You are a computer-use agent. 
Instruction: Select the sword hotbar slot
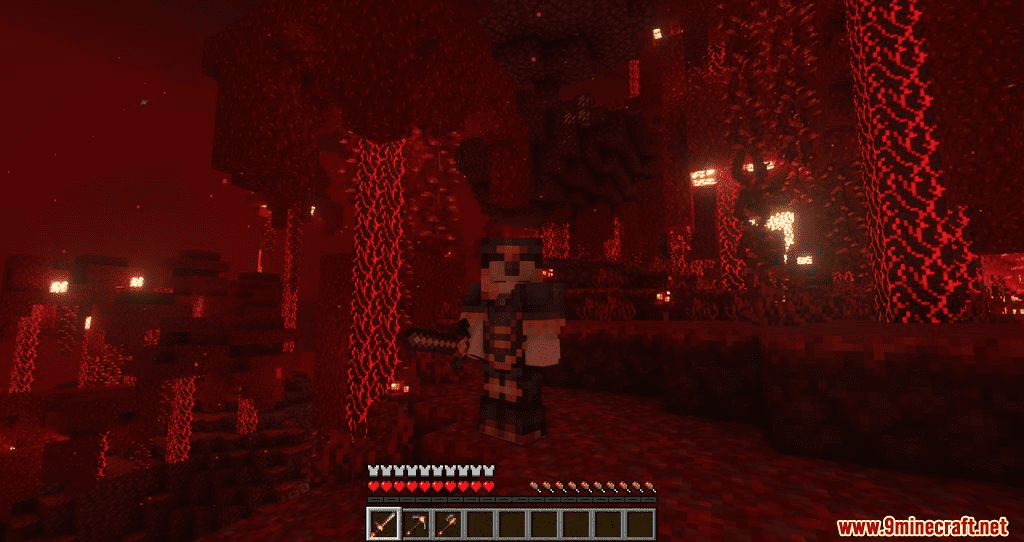pyautogui.click(x=384, y=522)
